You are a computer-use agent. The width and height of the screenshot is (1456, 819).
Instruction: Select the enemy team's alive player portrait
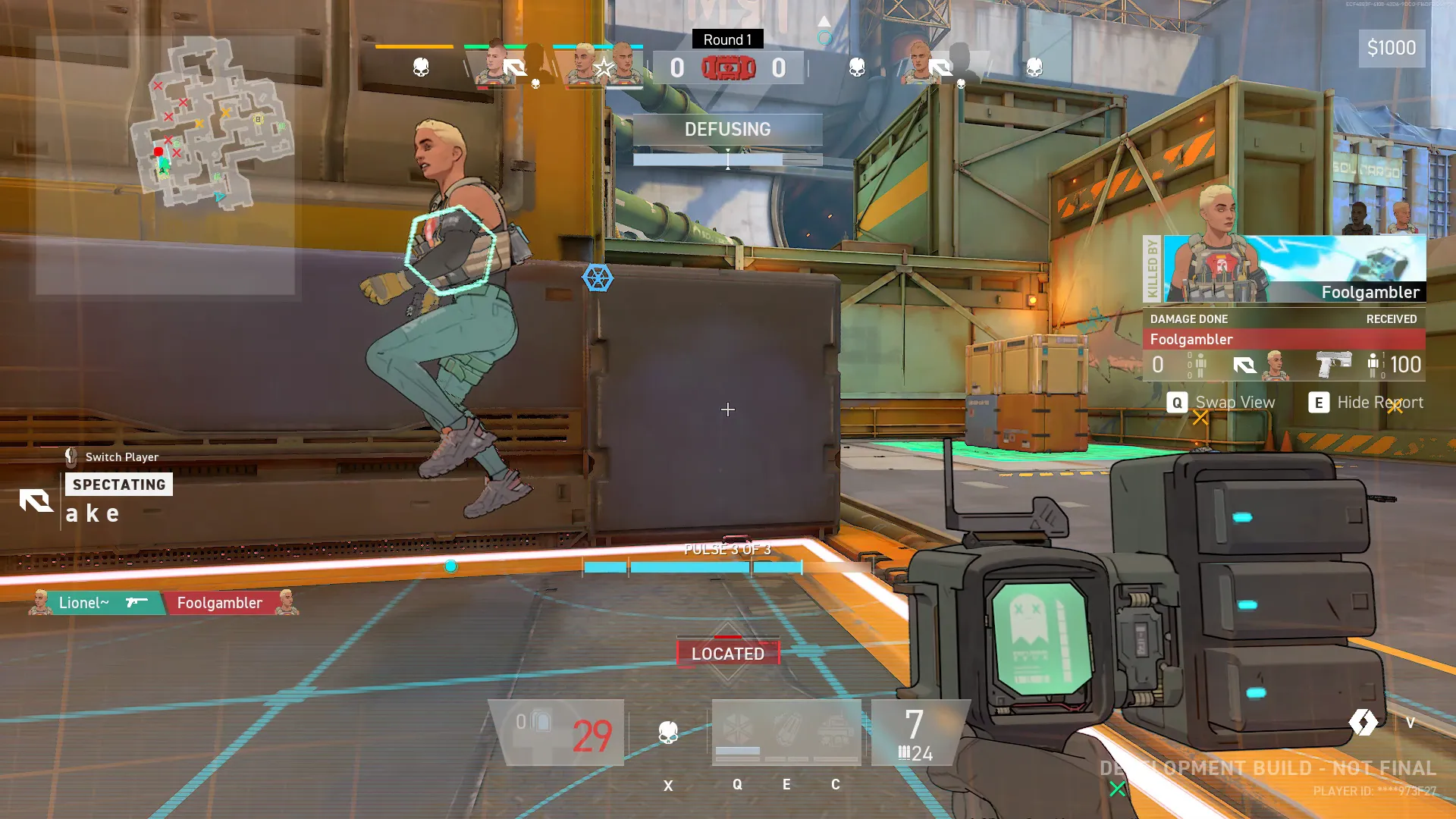pyautogui.click(x=919, y=64)
